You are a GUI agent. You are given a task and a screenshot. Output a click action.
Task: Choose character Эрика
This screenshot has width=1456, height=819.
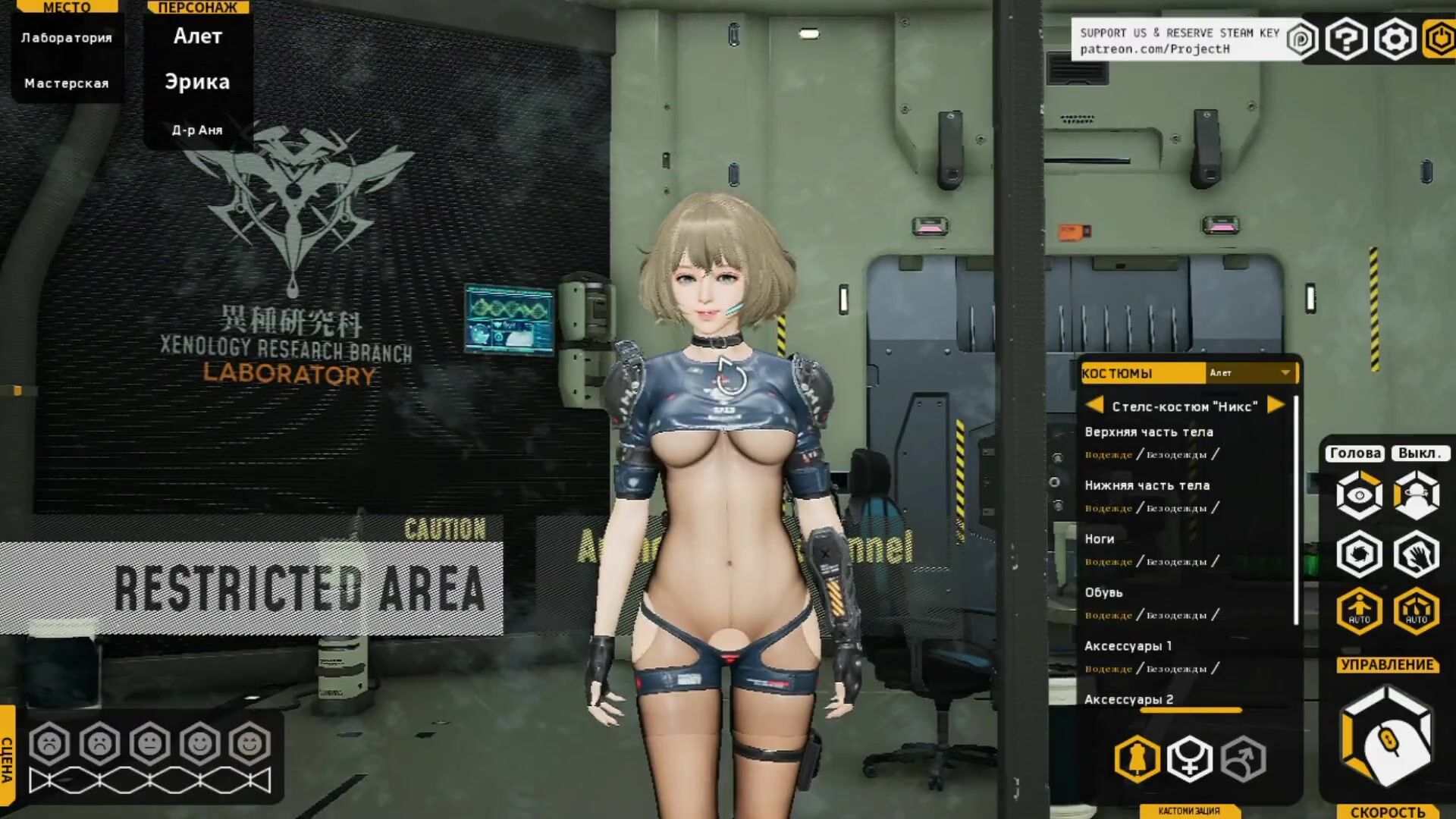[x=197, y=82]
